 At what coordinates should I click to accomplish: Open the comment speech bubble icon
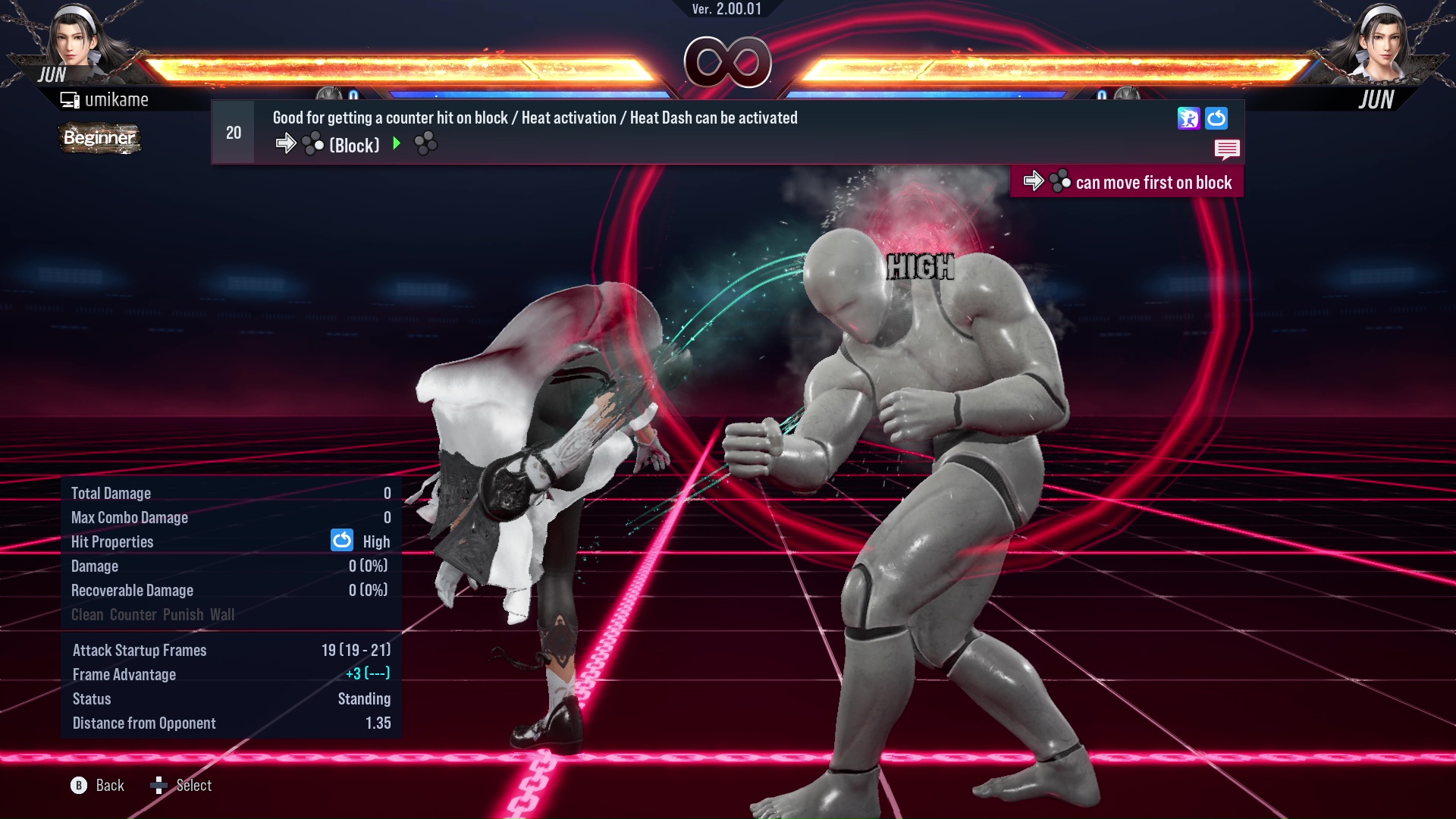1227,149
